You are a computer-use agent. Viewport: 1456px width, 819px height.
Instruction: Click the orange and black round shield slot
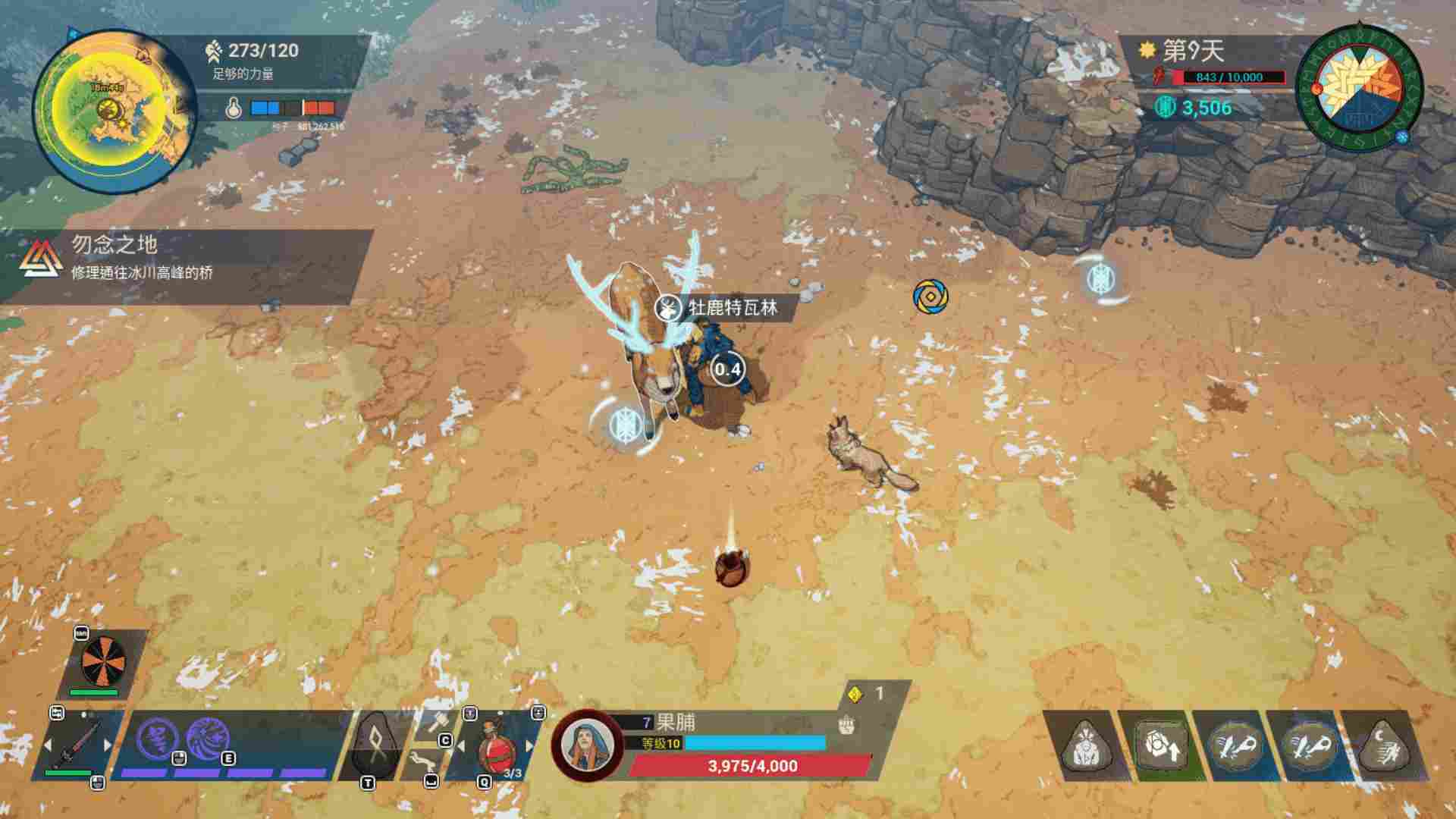click(105, 660)
